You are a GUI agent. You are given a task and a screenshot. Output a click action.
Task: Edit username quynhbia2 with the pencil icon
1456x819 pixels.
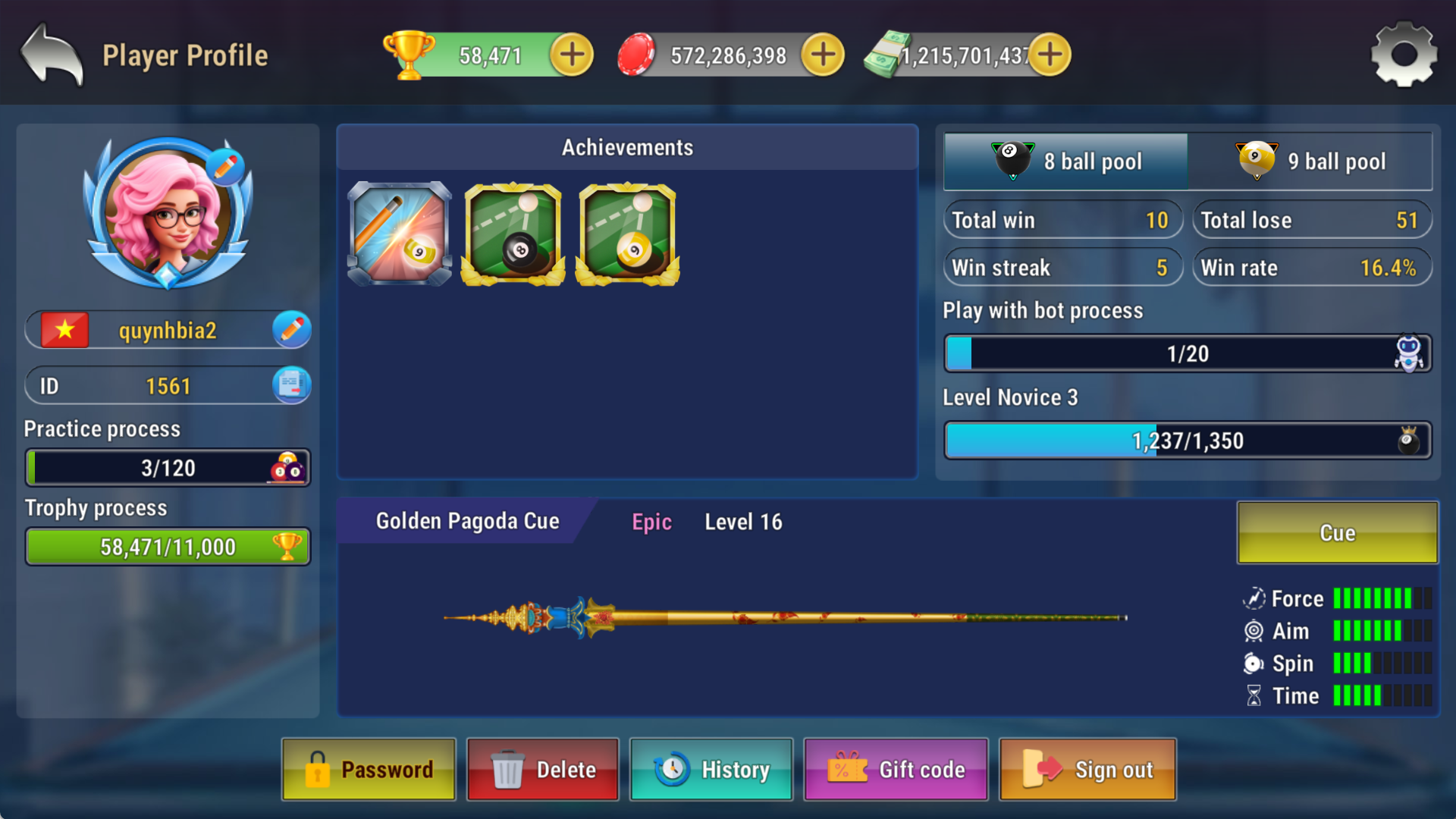[x=291, y=329]
